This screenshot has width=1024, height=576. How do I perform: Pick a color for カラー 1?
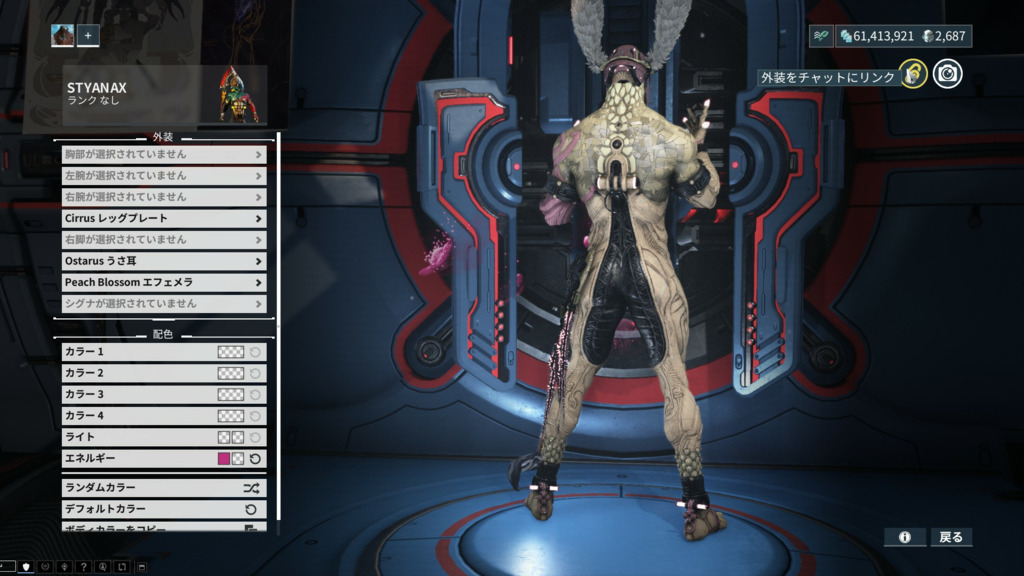pos(231,352)
